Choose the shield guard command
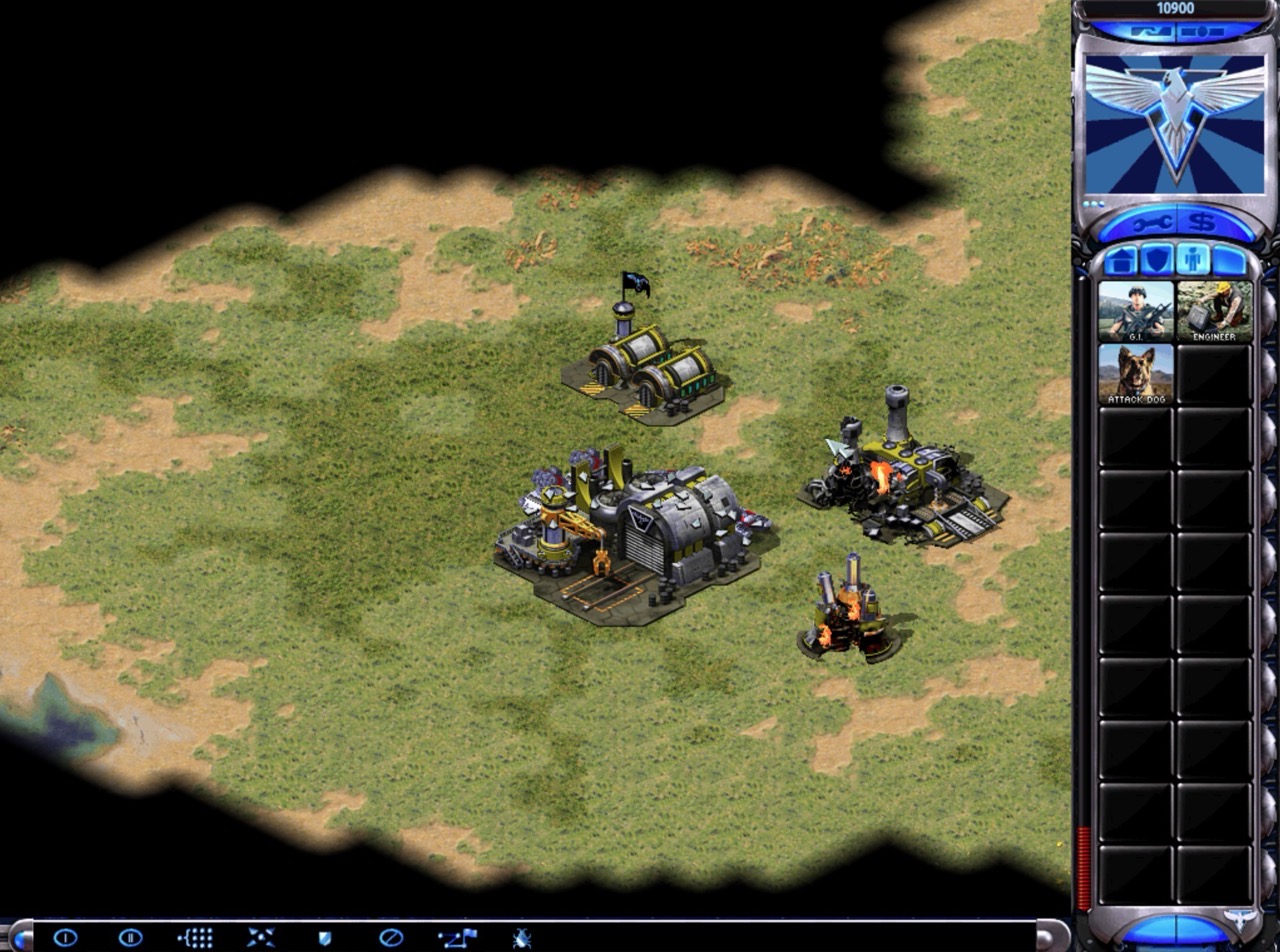Image resolution: width=1280 pixels, height=952 pixels. coord(324,938)
